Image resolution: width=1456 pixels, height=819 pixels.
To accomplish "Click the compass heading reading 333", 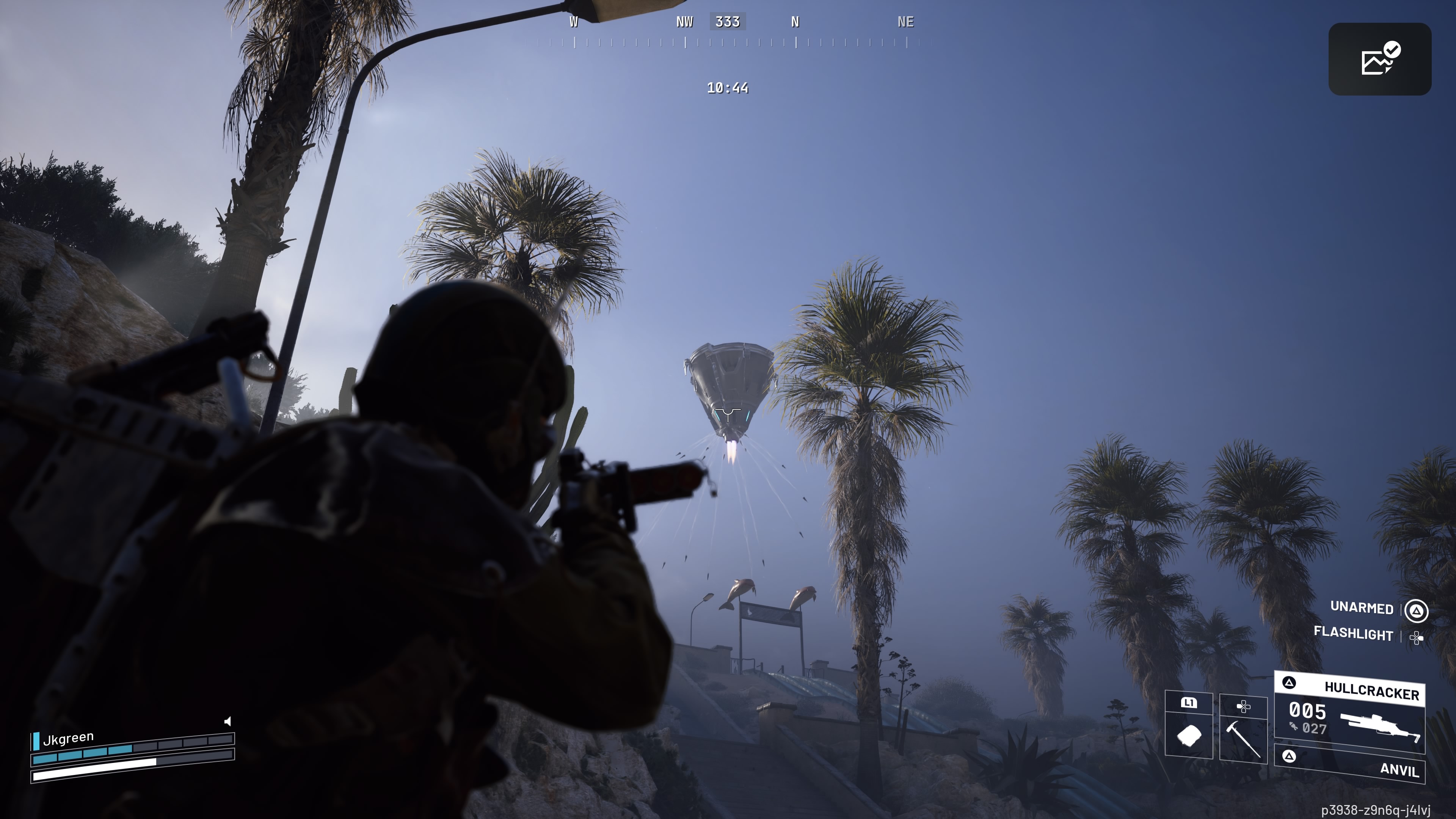I will [x=728, y=22].
